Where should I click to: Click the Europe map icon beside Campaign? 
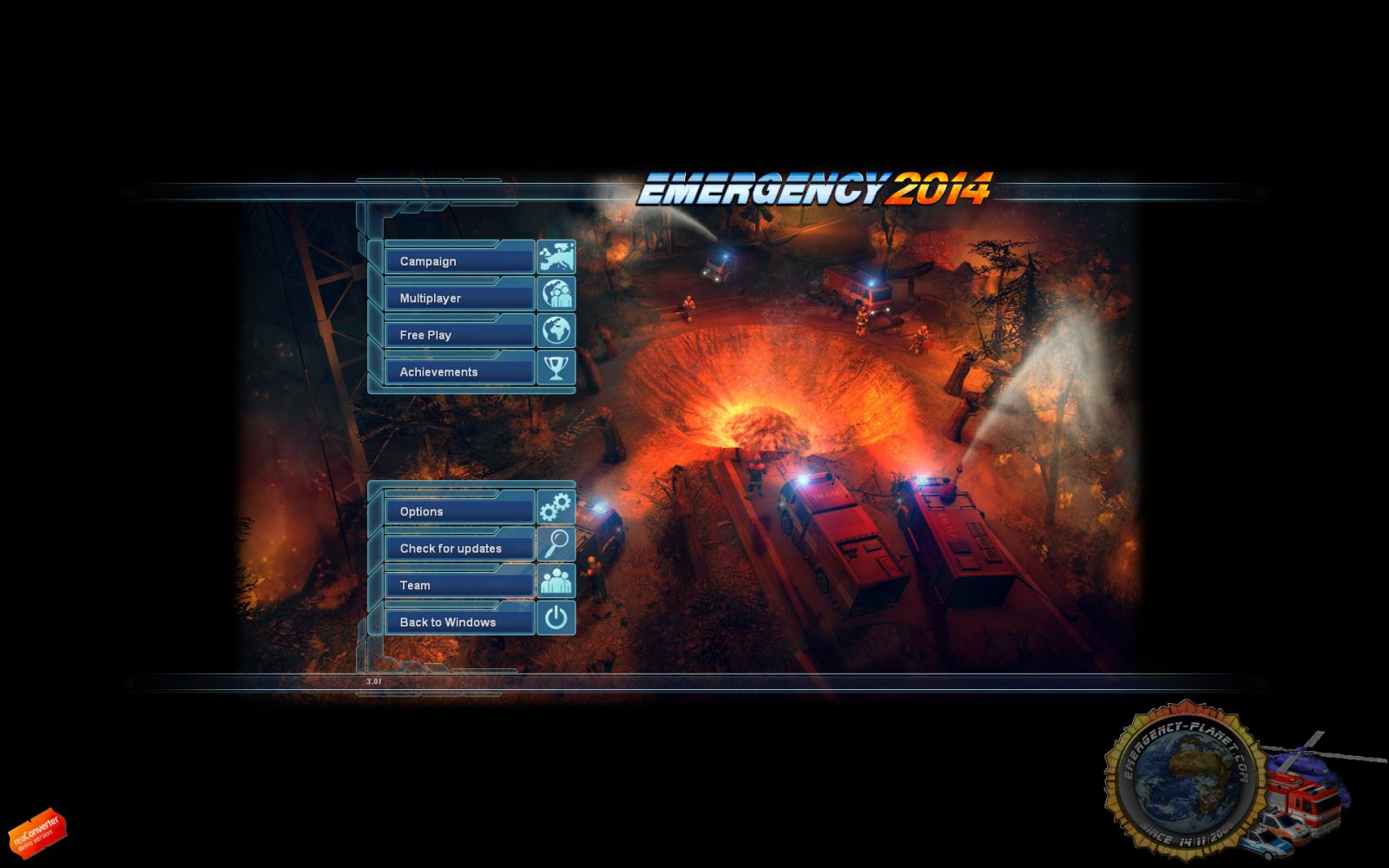tap(556, 258)
